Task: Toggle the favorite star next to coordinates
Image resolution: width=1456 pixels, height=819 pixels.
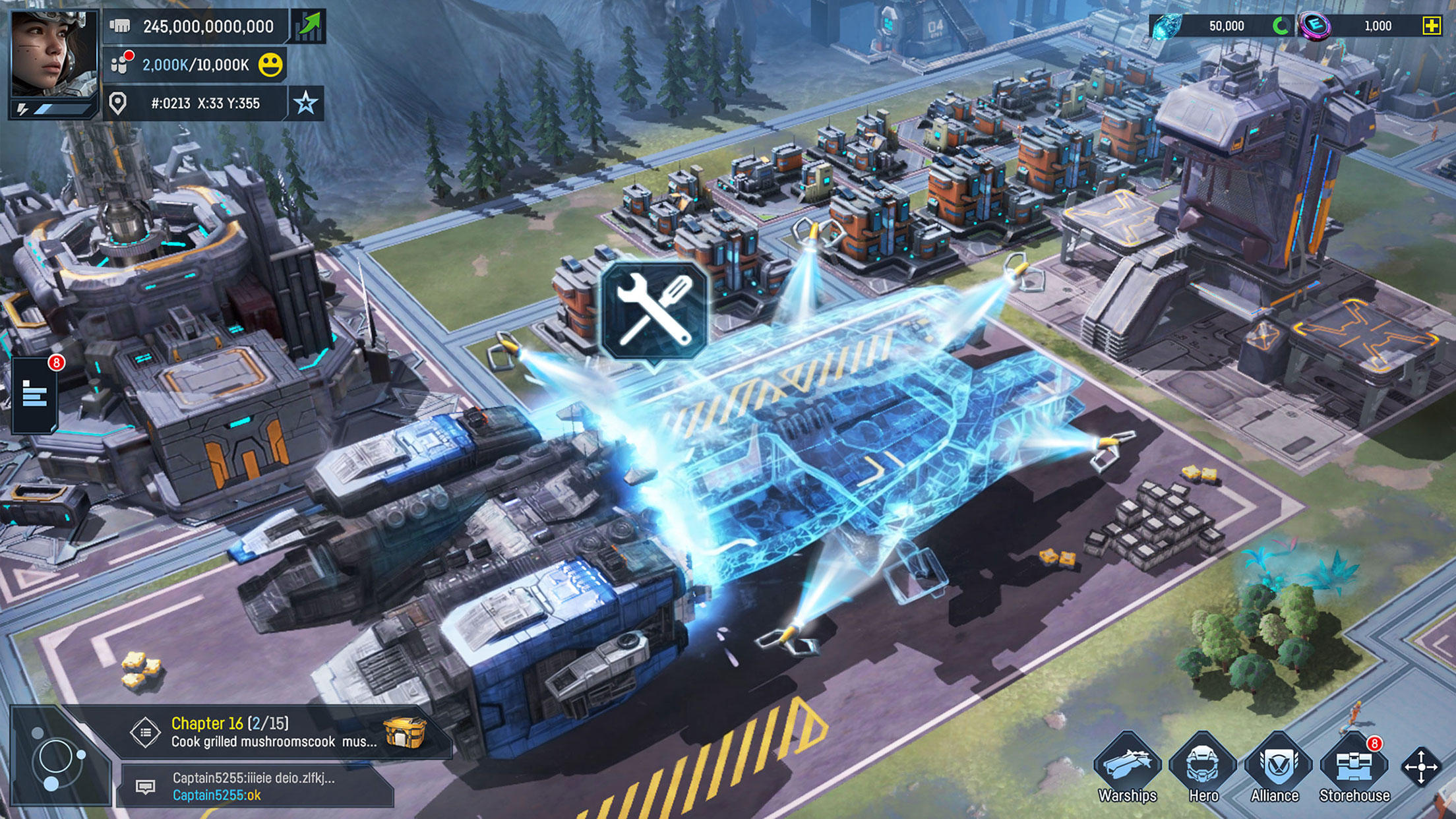Action: coord(305,102)
